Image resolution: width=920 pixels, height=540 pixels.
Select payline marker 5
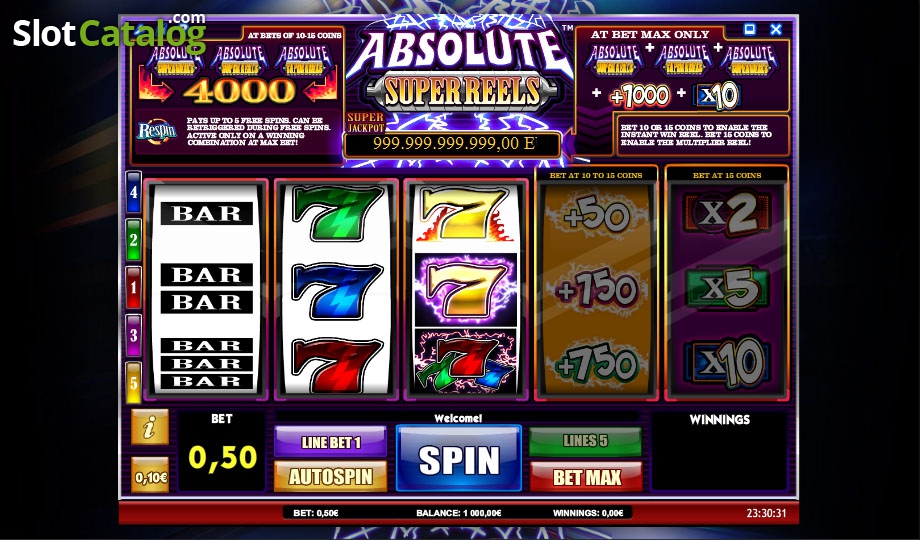(x=134, y=381)
